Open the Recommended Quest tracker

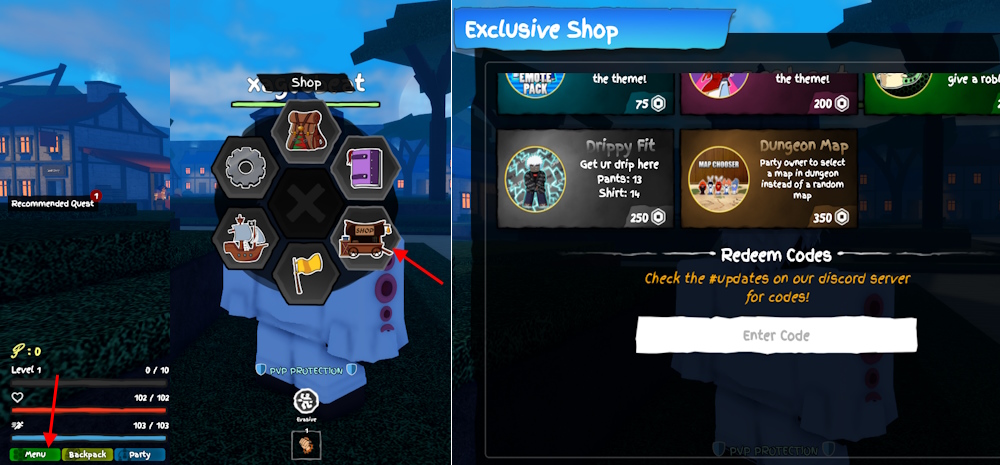[53, 204]
